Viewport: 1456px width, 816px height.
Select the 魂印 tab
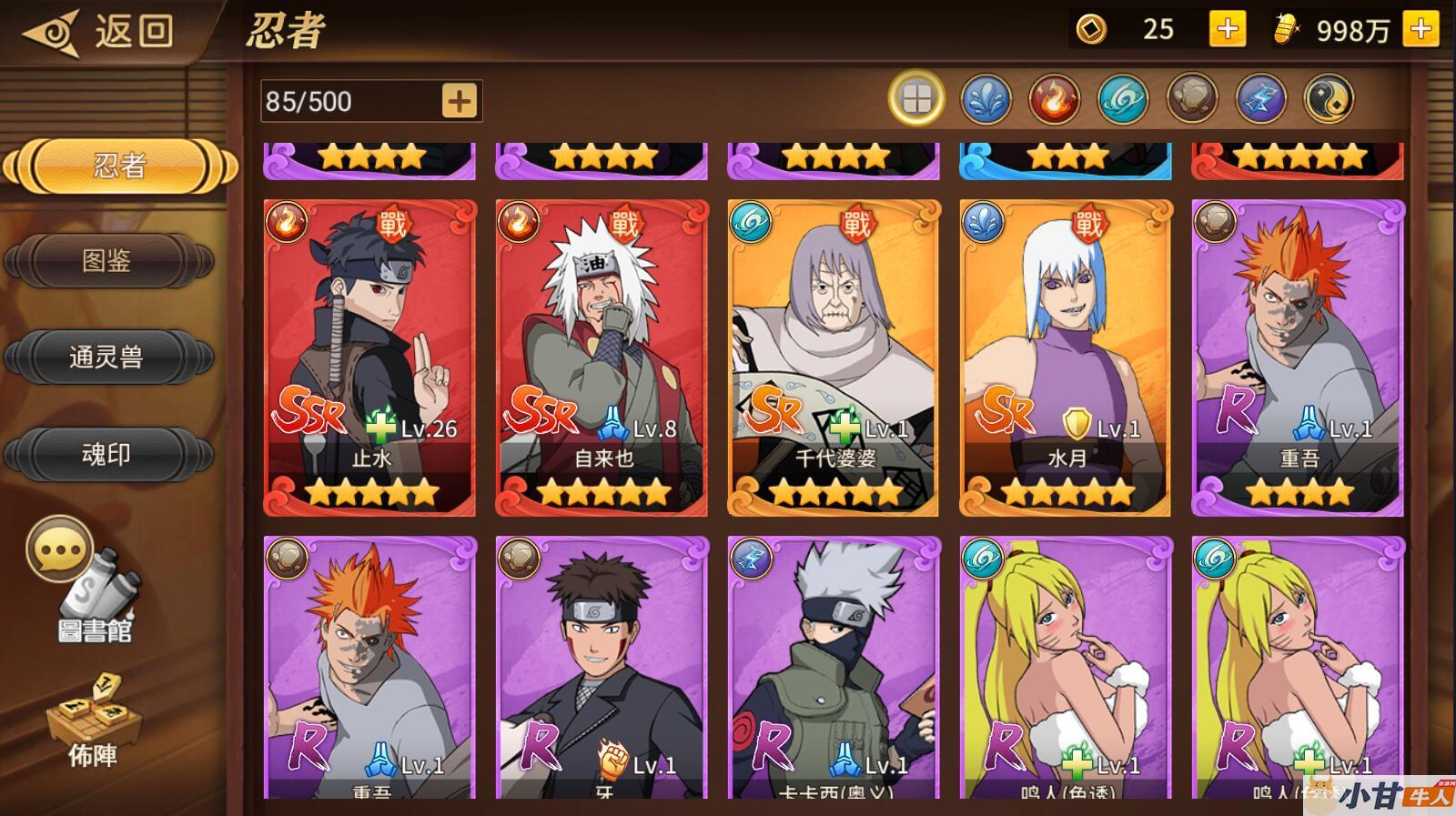[x=108, y=454]
